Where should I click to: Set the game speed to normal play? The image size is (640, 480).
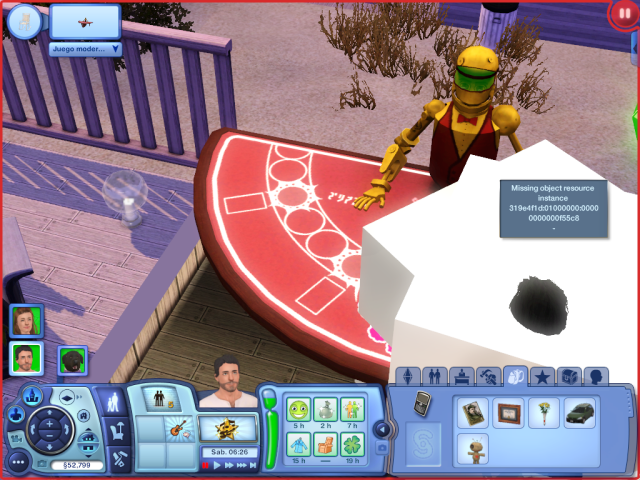[x=217, y=465]
